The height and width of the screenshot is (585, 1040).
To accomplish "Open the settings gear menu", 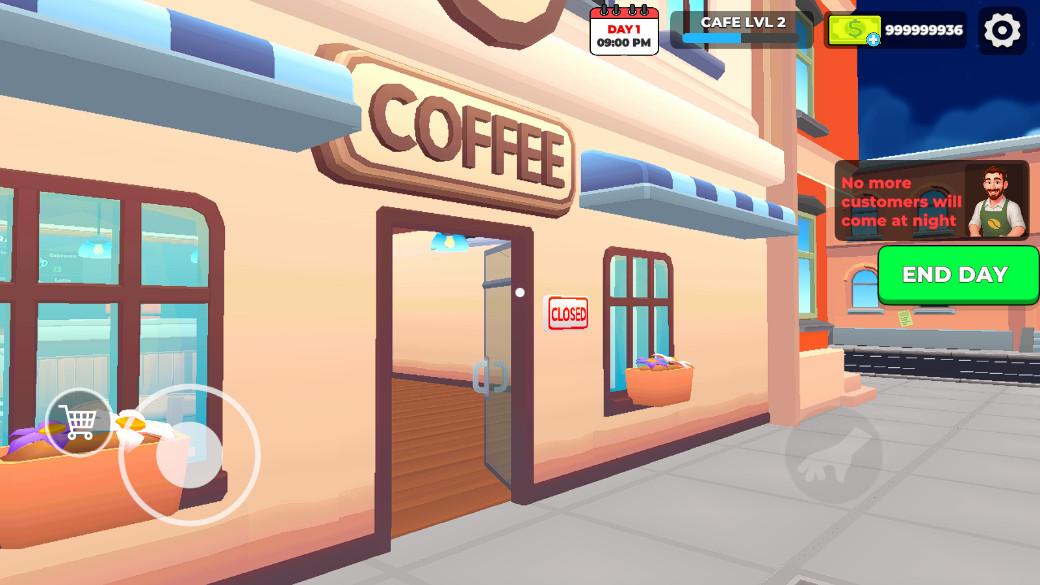I will point(1002,30).
